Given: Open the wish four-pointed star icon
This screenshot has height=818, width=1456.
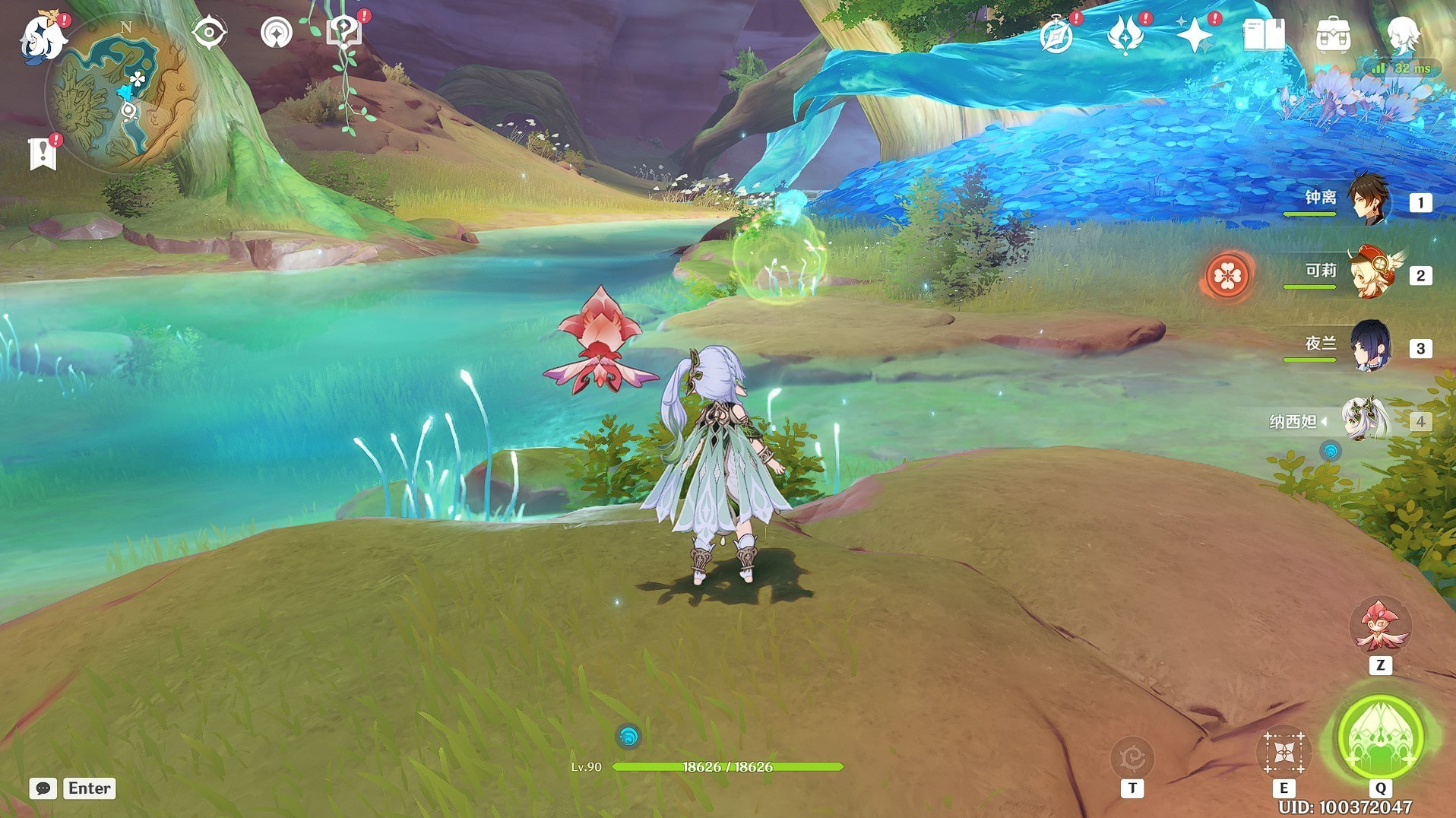Looking at the screenshot, I should click(x=1194, y=35).
